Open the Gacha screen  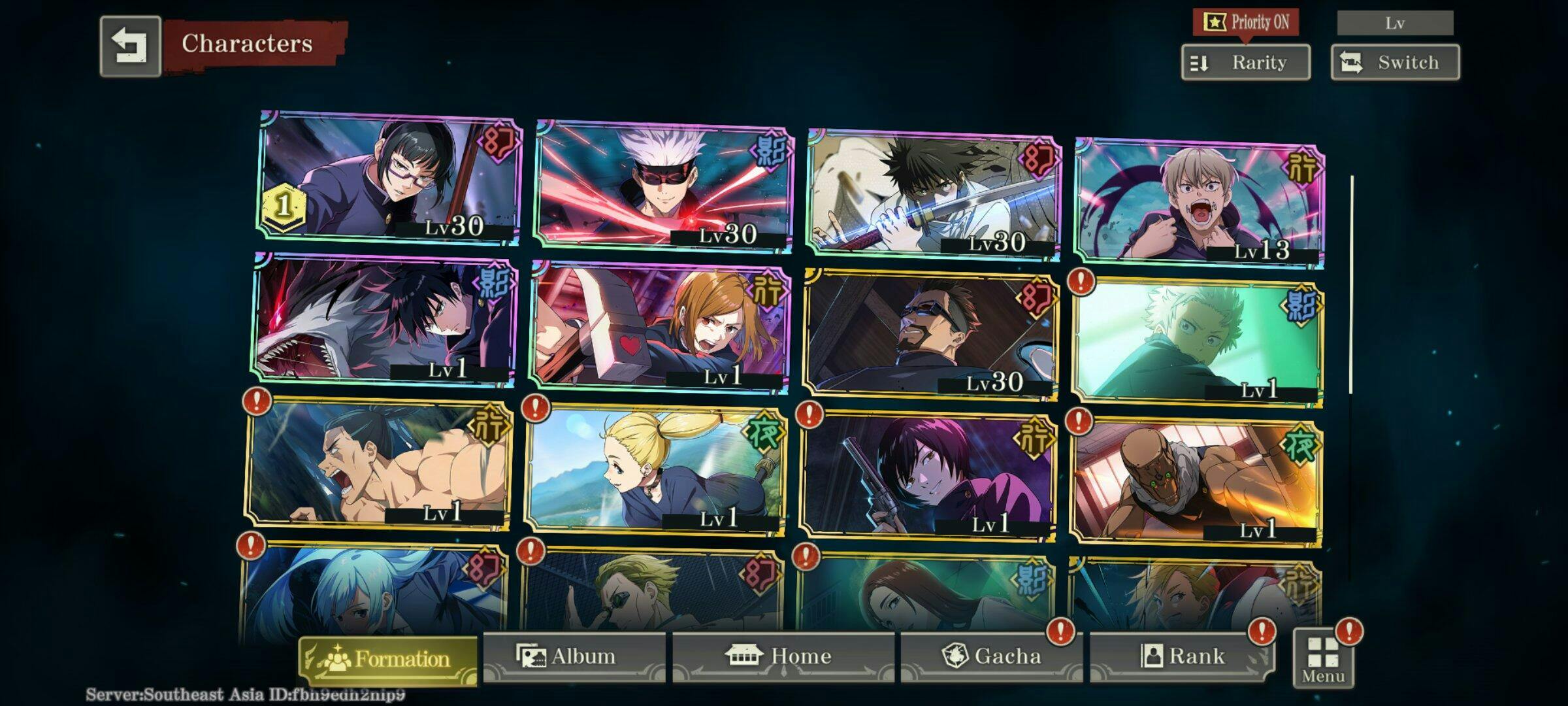[991, 656]
